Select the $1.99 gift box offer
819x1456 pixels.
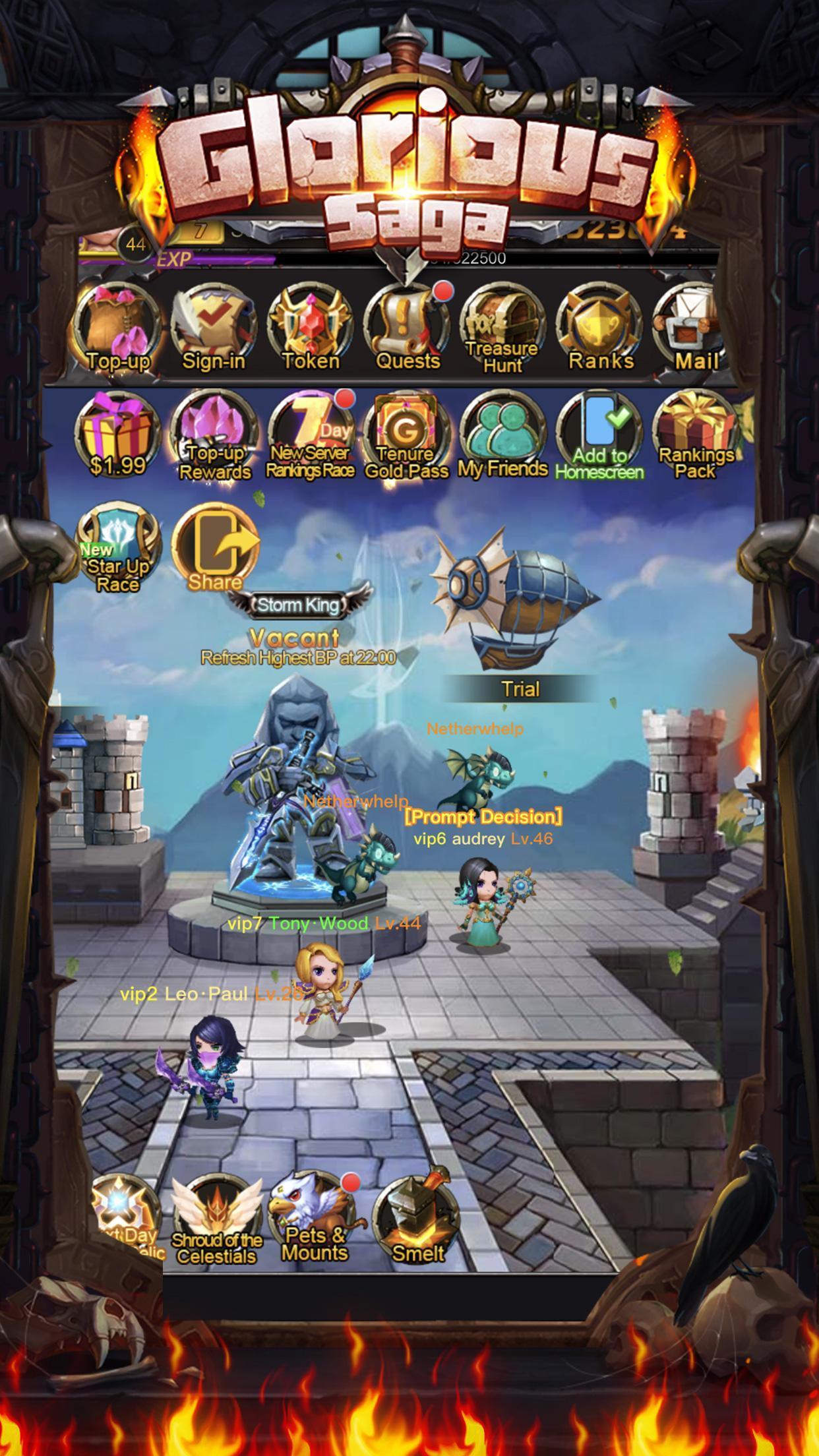[119, 434]
